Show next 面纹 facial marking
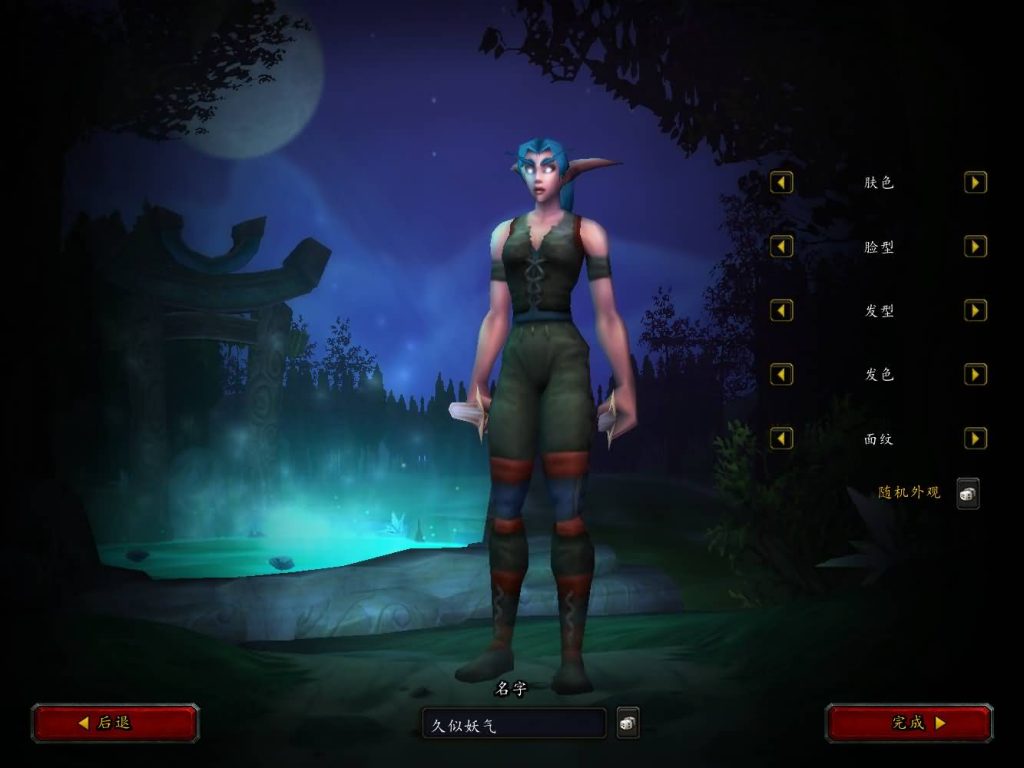 point(975,439)
